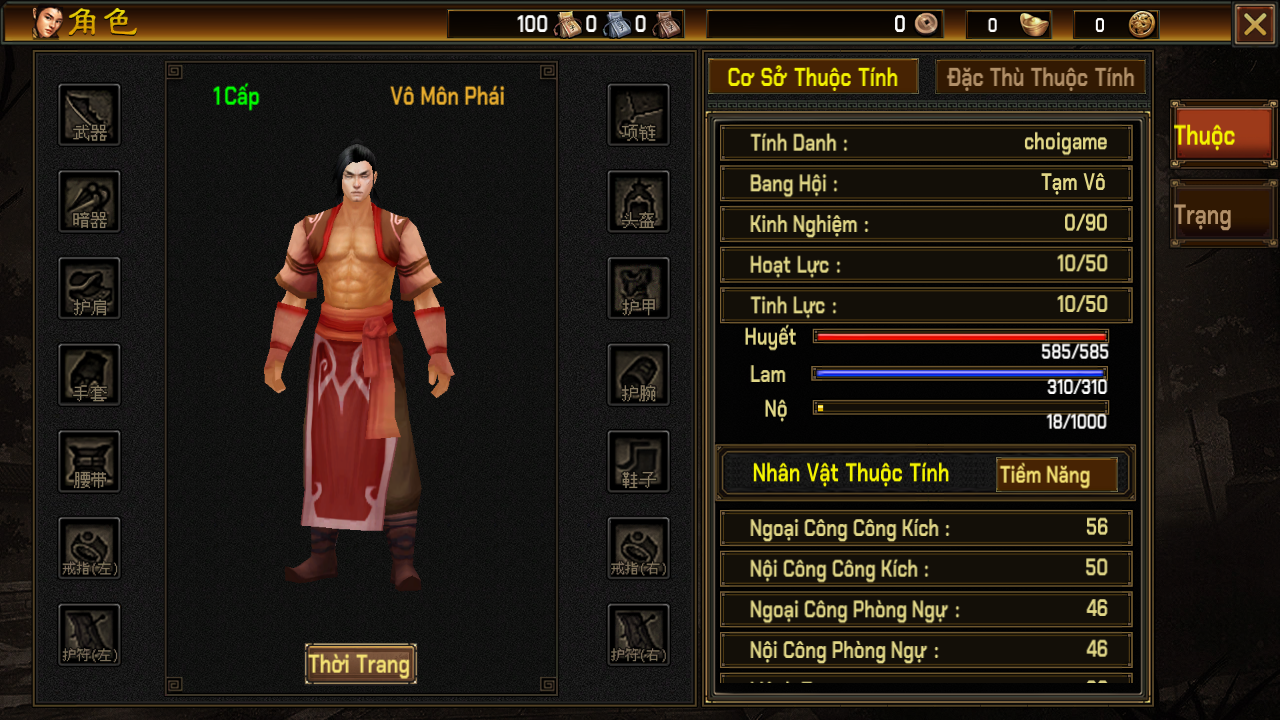Select the 武器 weapon equipment slot
This screenshot has height=720, width=1280.
click(90, 114)
